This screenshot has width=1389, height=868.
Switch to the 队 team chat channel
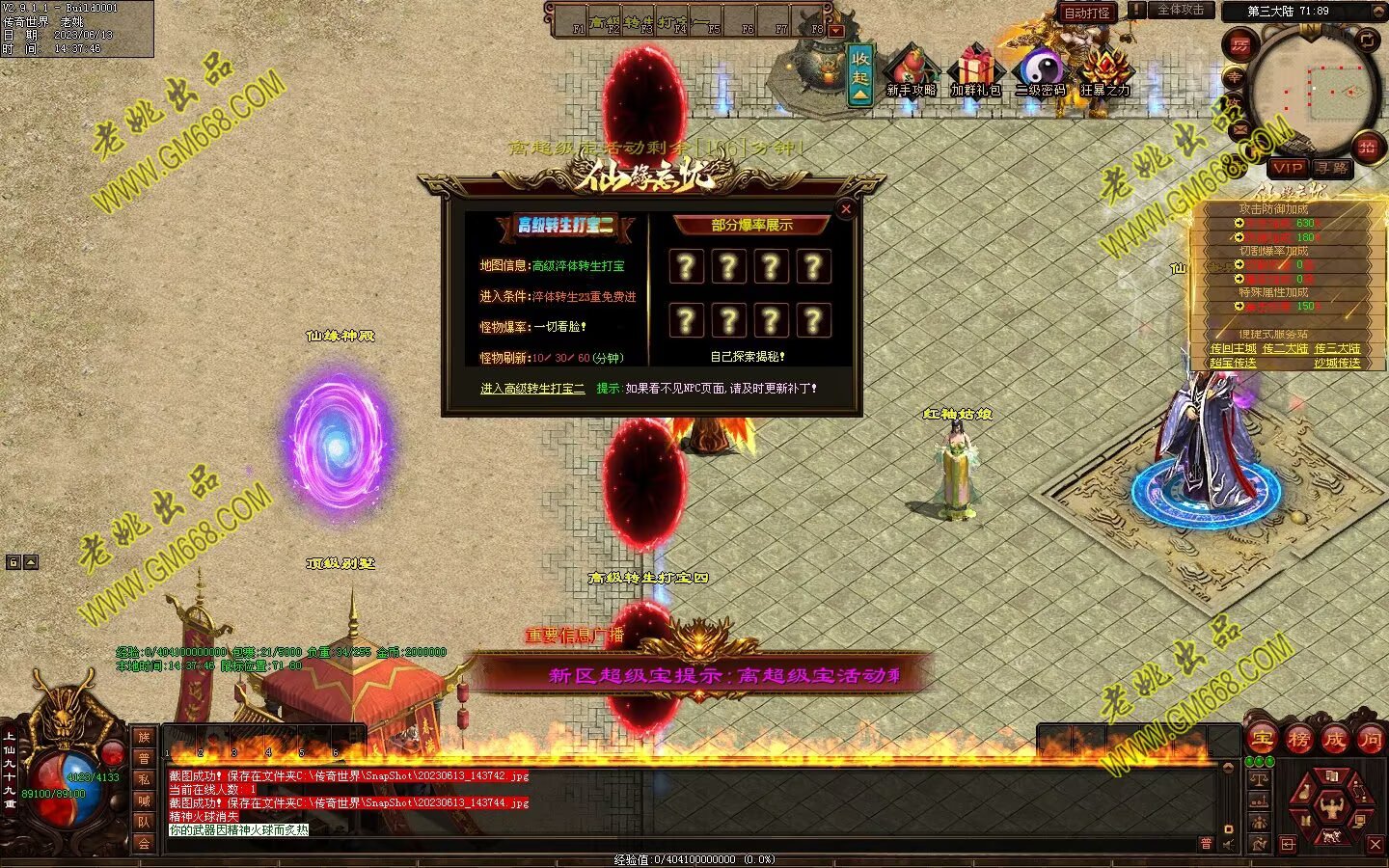(x=144, y=822)
